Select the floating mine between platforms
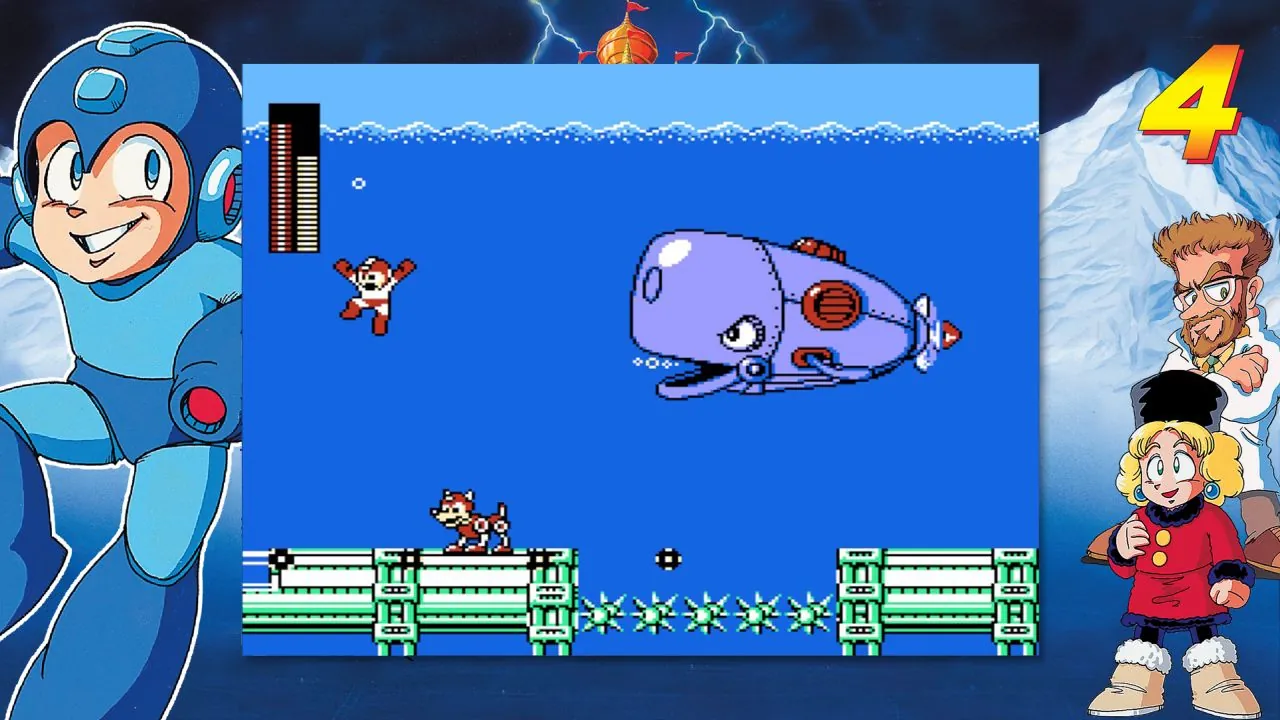The image size is (1280, 720). [666, 557]
